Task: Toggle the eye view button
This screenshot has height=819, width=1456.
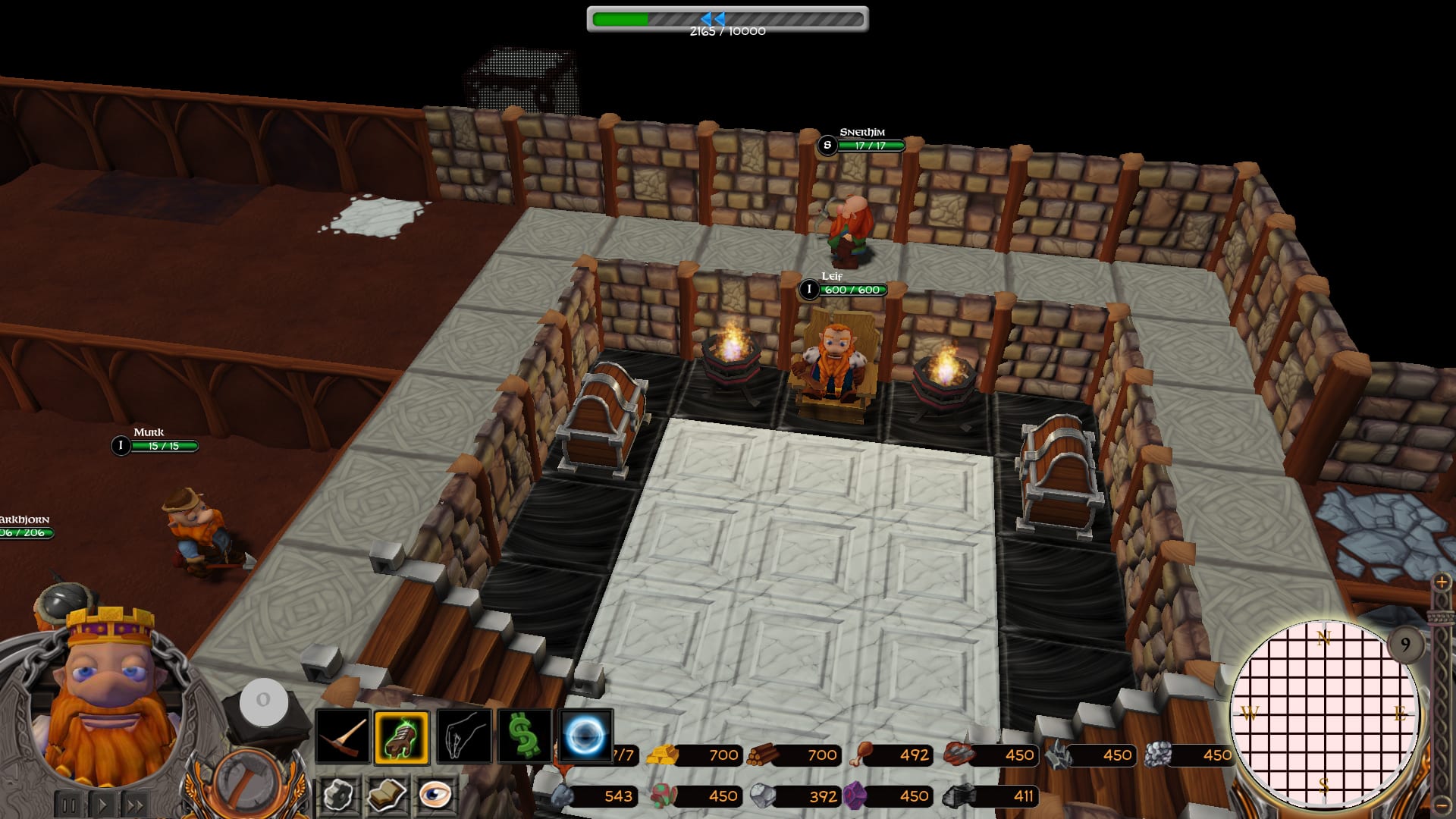Action: [x=435, y=795]
